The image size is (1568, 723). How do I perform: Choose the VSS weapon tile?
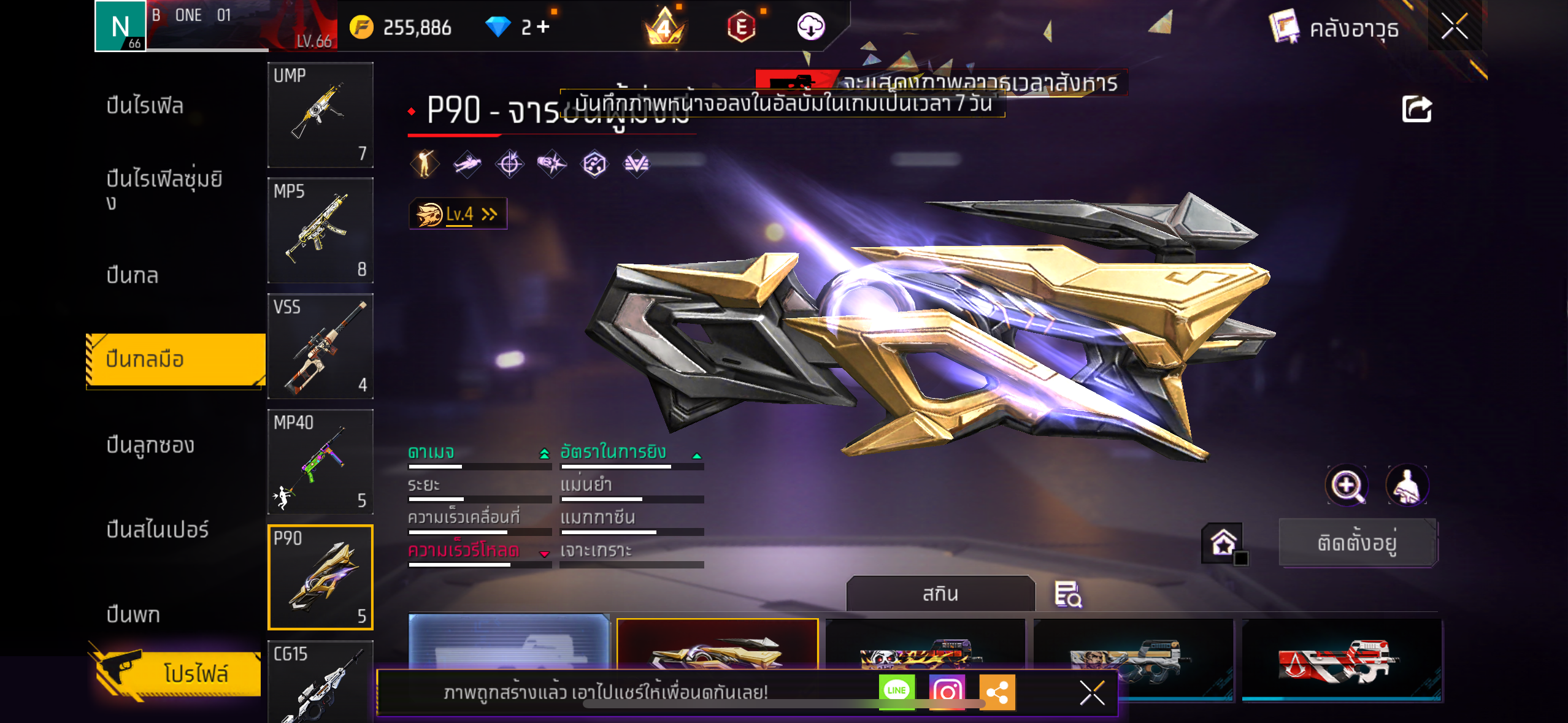pyautogui.click(x=320, y=346)
